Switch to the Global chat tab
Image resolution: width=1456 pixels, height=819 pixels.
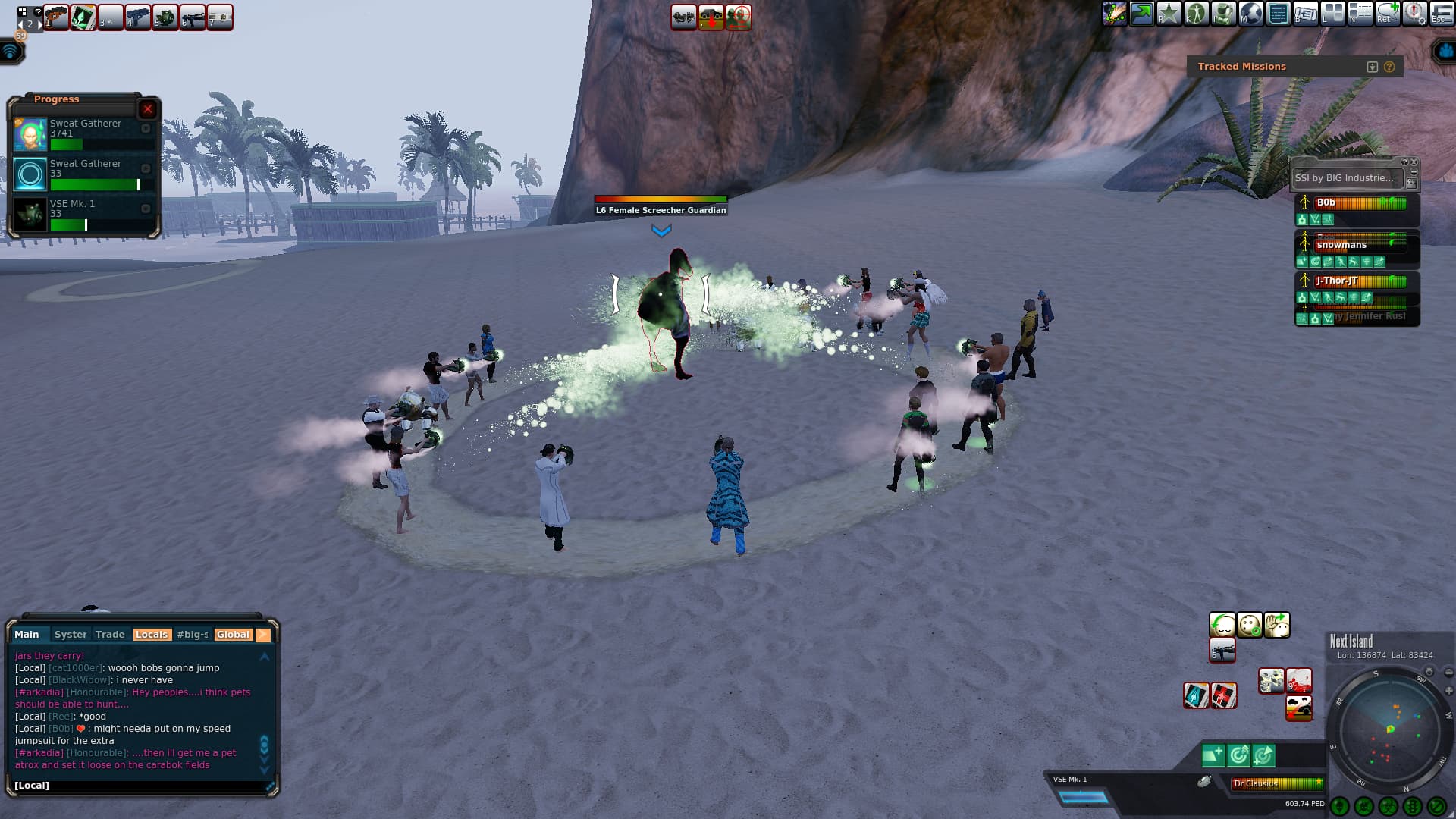pyautogui.click(x=233, y=635)
